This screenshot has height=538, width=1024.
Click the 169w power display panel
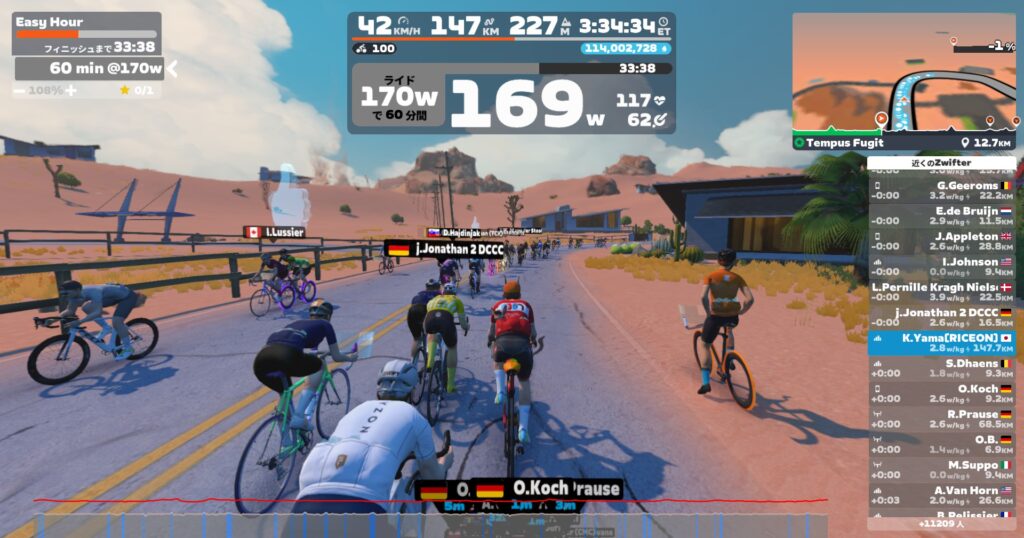click(511, 98)
